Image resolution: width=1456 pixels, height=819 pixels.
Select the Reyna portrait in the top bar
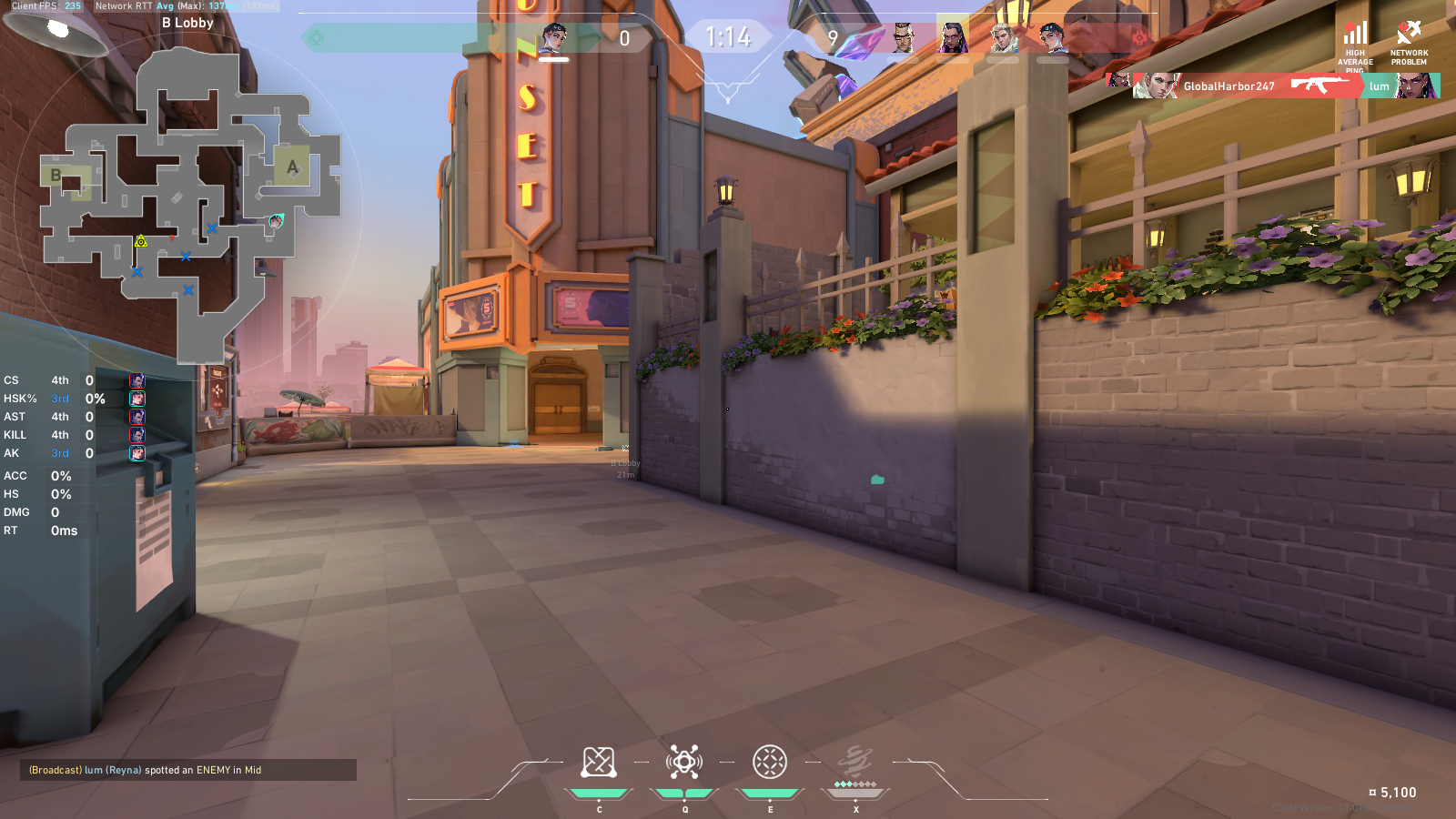(952, 38)
